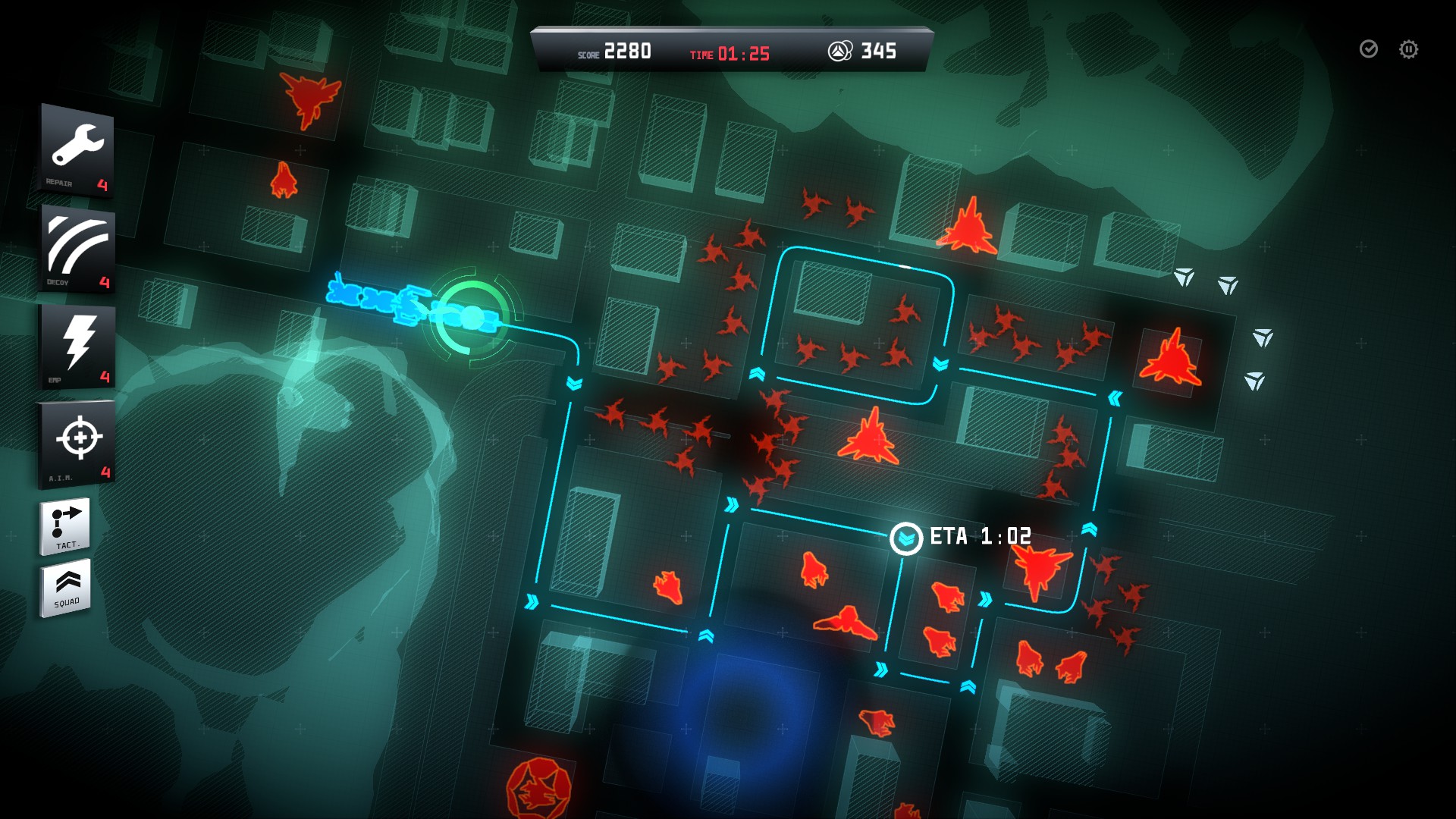Click the checkmark objectives icon
Viewport: 1456px width, 819px height.
(1368, 49)
